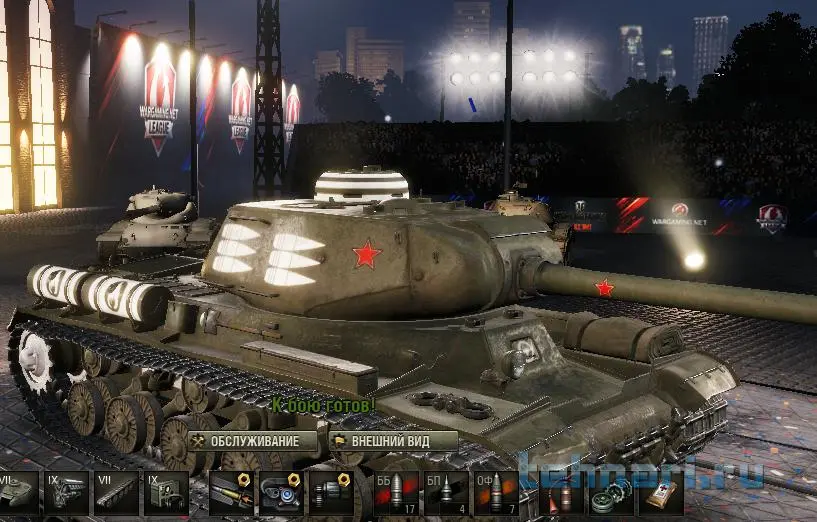This screenshot has height=522, width=817.
Task: Select the tier IX radio module
Action: coord(165,494)
